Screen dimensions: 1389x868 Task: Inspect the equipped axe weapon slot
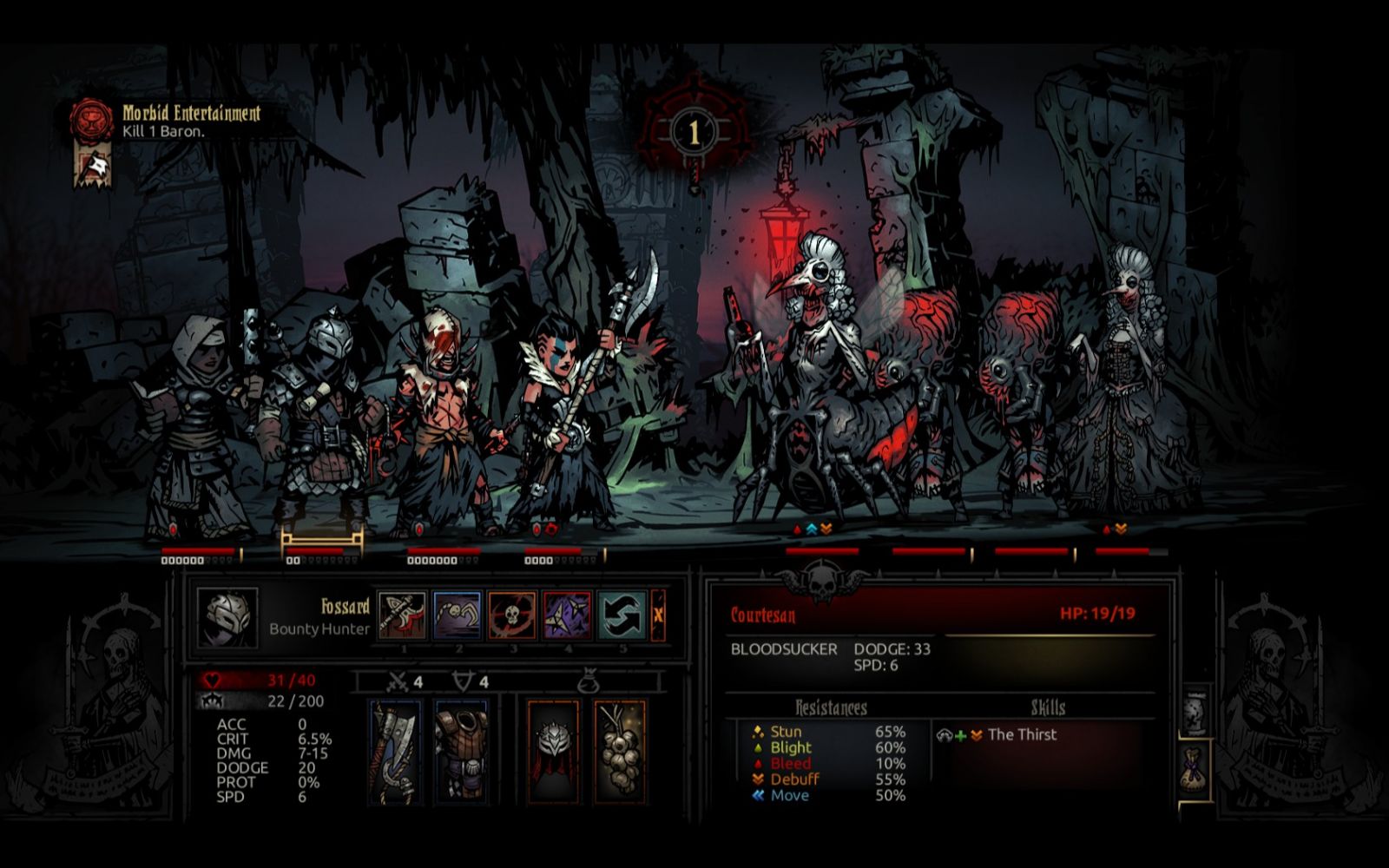point(396,751)
